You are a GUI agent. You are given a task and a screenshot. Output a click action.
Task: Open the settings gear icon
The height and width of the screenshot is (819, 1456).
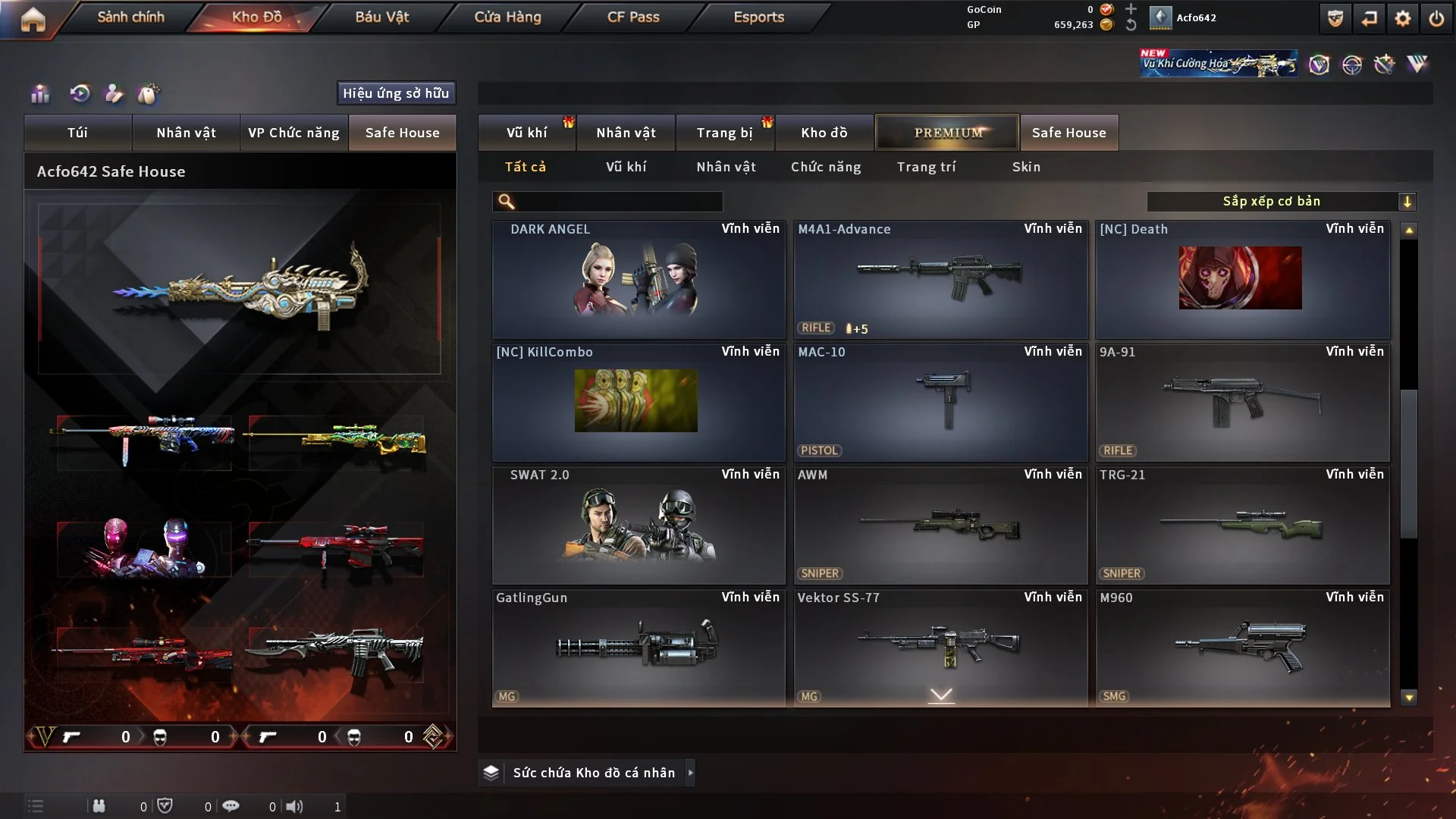pyautogui.click(x=1402, y=18)
